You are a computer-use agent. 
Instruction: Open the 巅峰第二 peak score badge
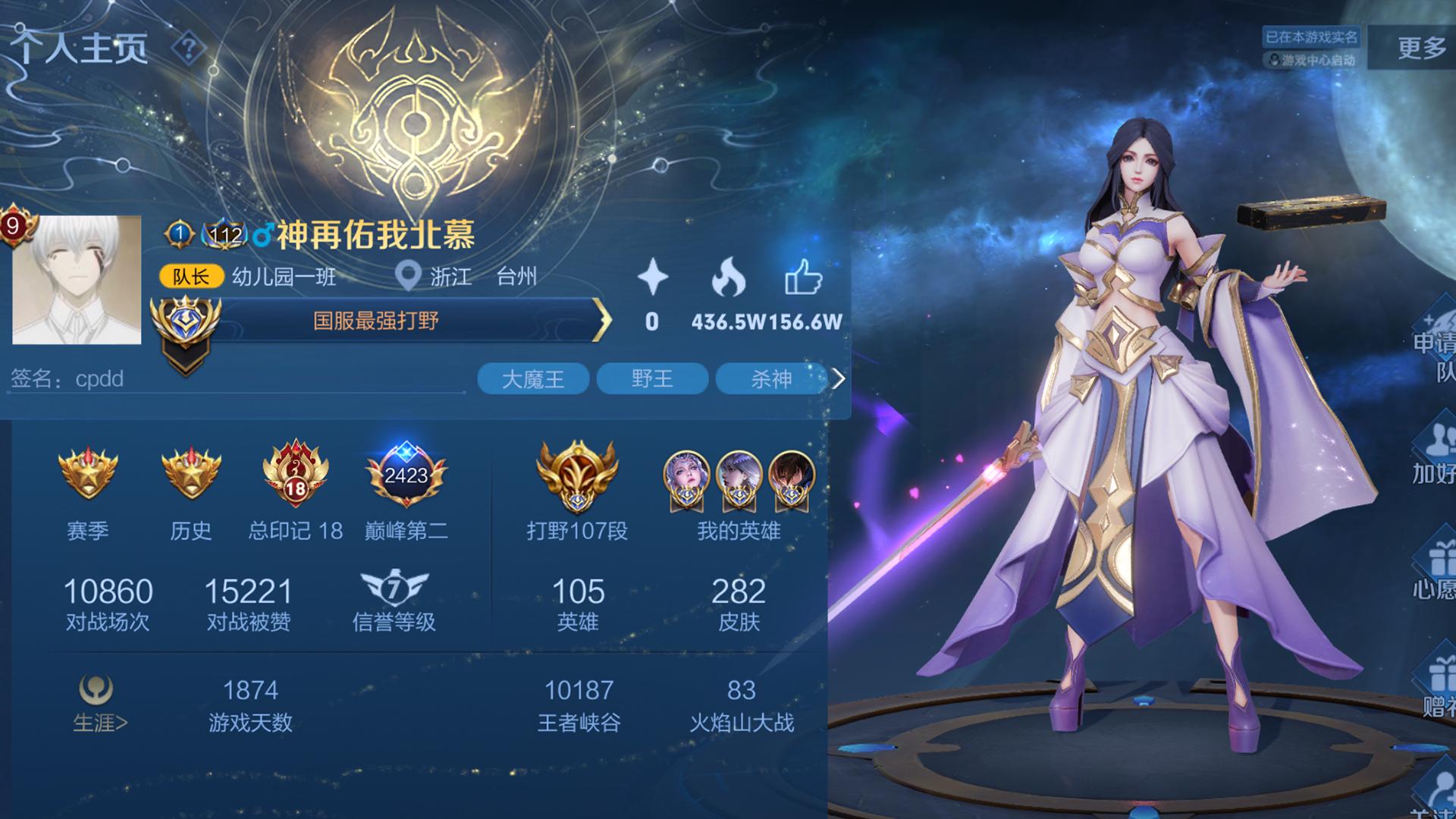(406, 475)
